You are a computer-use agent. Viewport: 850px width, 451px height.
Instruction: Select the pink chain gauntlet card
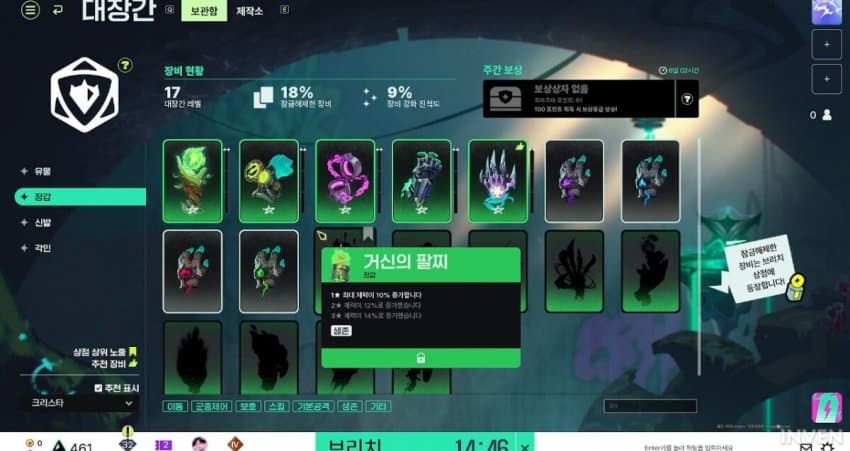345,180
